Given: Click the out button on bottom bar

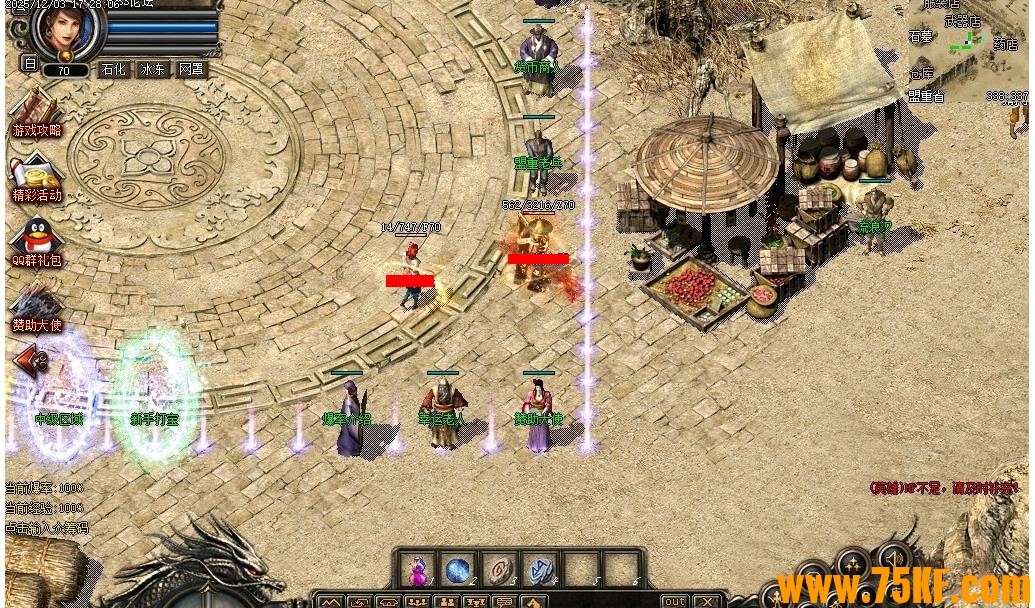Looking at the screenshot, I should click(675, 601).
